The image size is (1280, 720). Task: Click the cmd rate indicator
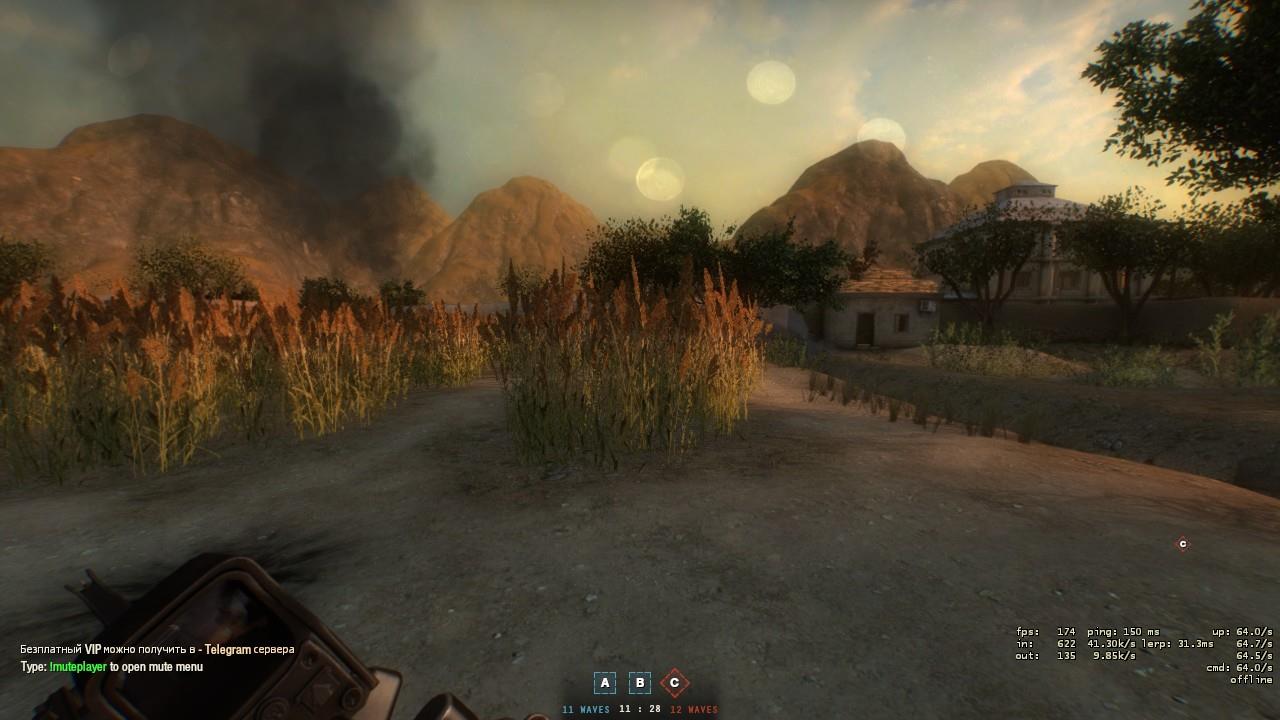click(x=1238, y=667)
